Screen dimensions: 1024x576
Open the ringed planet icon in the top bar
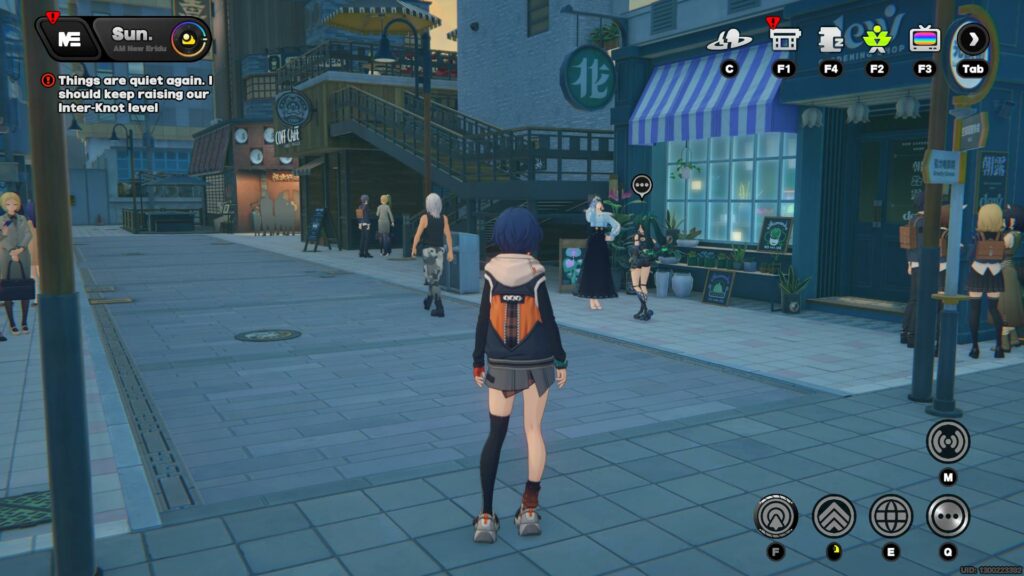click(729, 40)
